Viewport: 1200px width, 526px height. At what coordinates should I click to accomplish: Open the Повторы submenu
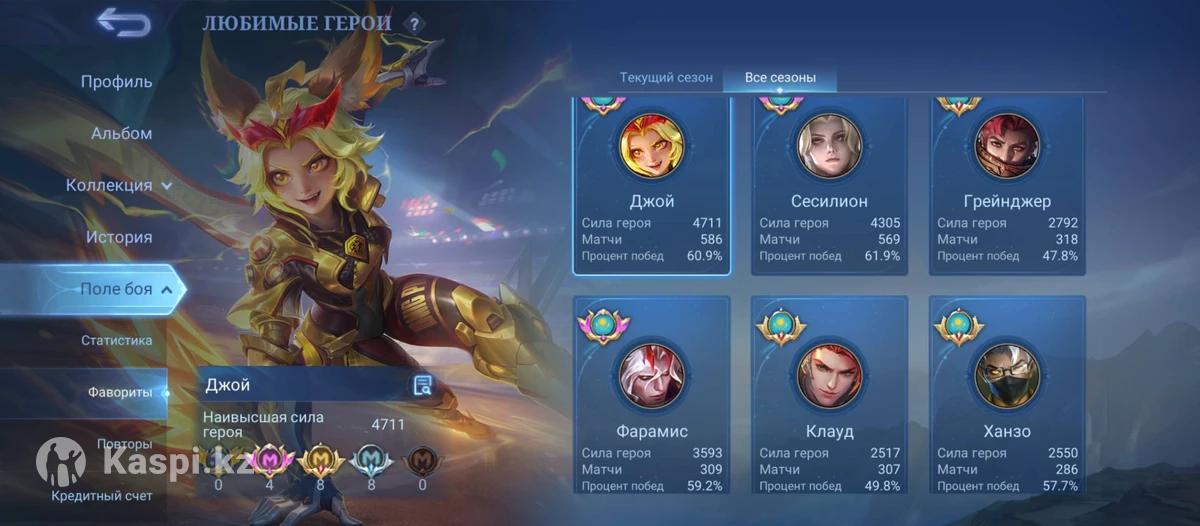[124, 443]
